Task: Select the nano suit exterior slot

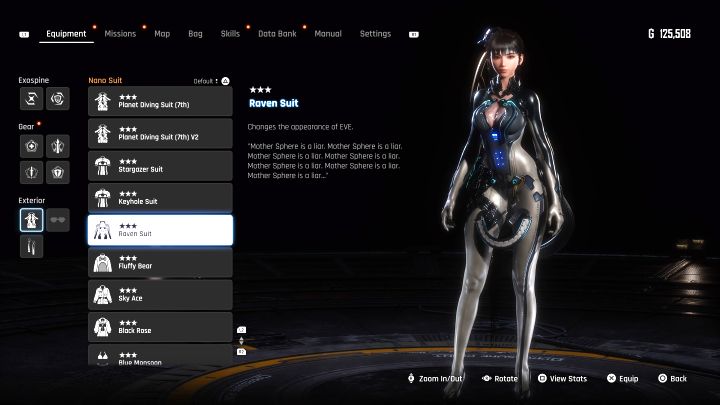Action: point(31,220)
